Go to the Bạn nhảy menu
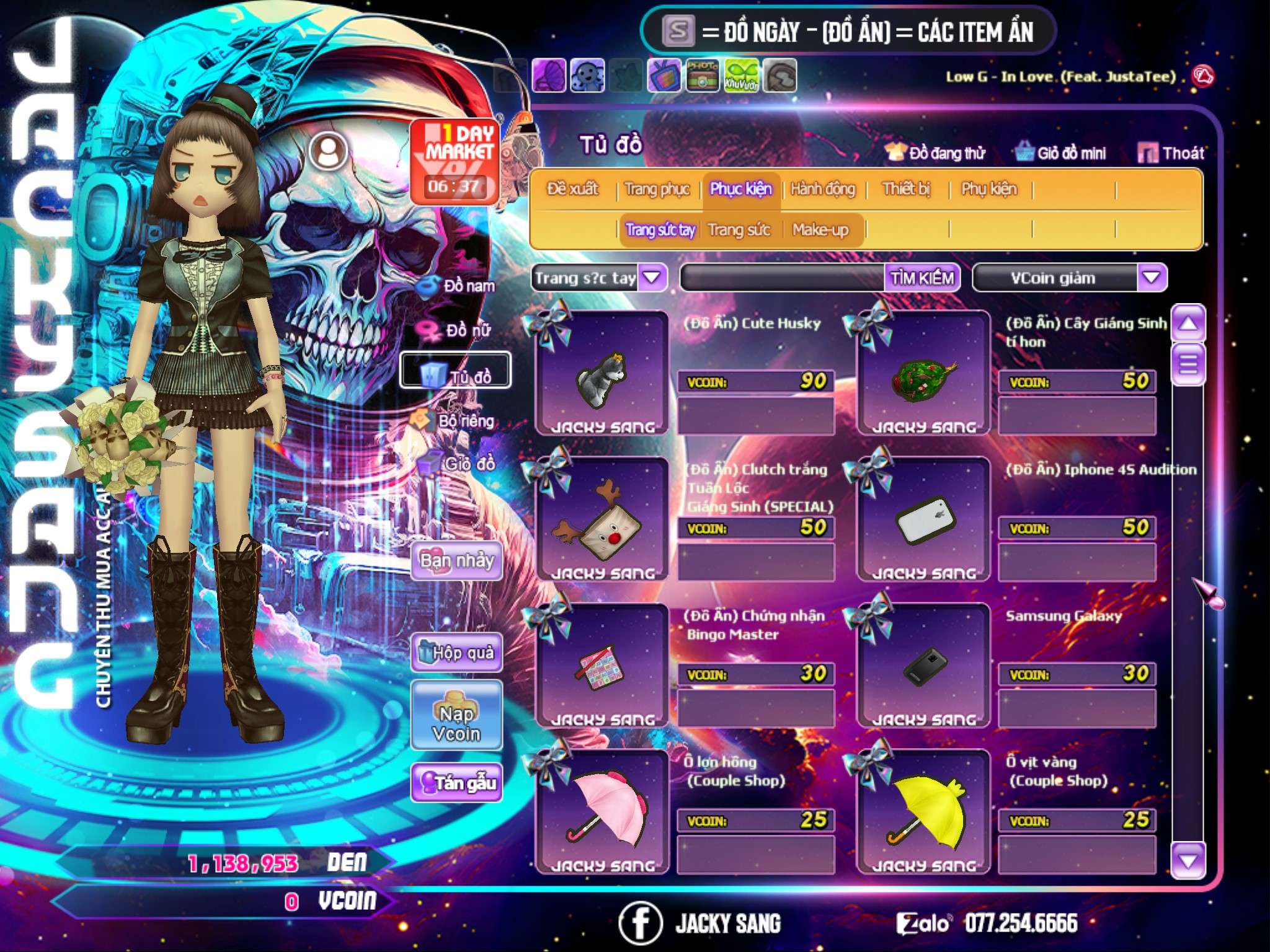Viewport: 1270px width, 952px height. (x=456, y=561)
